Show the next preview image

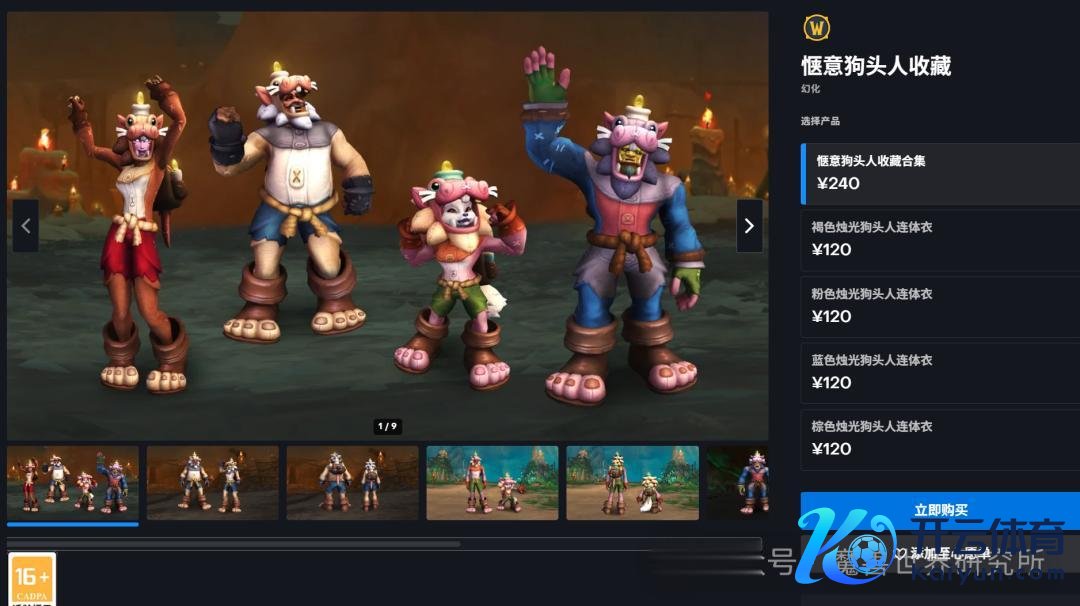point(749,226)
